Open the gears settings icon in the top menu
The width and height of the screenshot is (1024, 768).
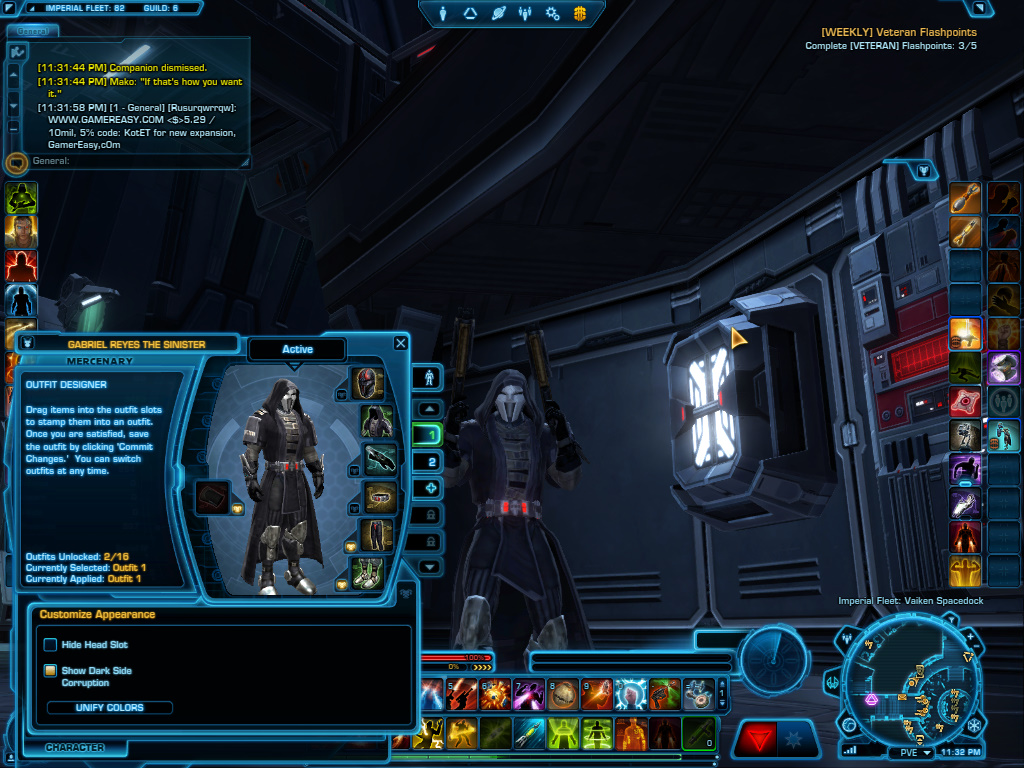tap(552, 14)
